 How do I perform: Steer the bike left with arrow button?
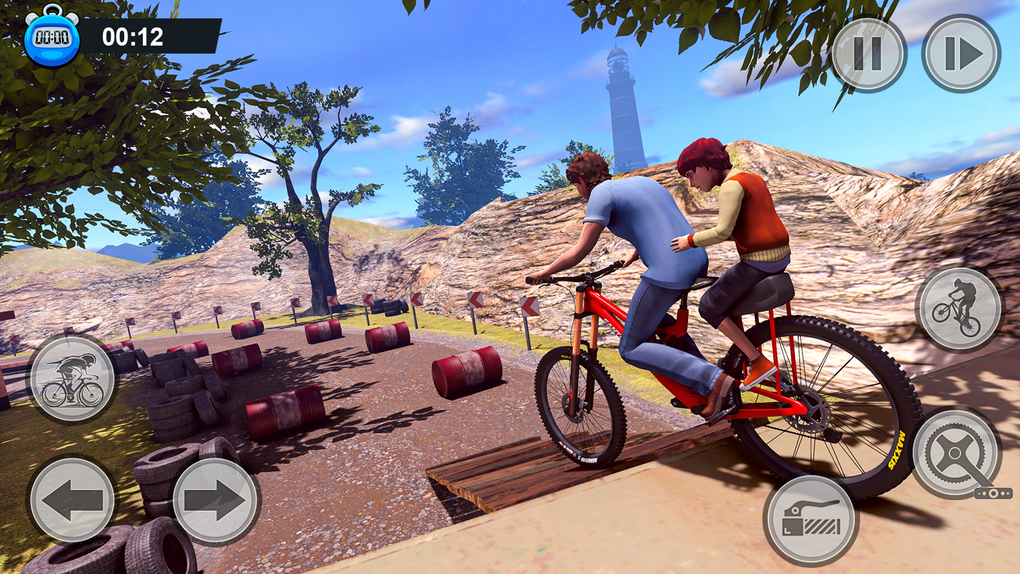[72, 500]
